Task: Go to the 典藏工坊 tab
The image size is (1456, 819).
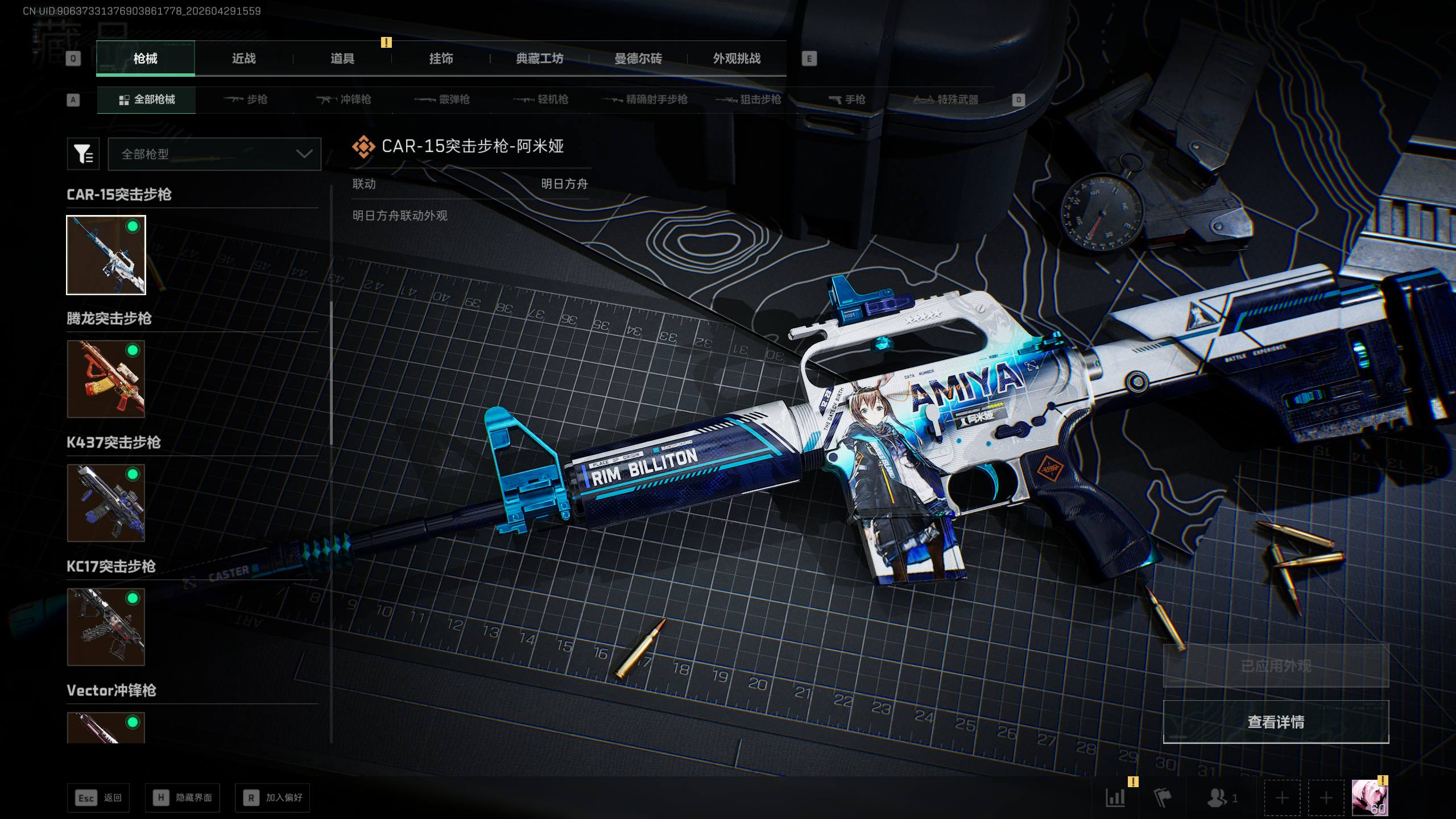Action: (539, 59)
